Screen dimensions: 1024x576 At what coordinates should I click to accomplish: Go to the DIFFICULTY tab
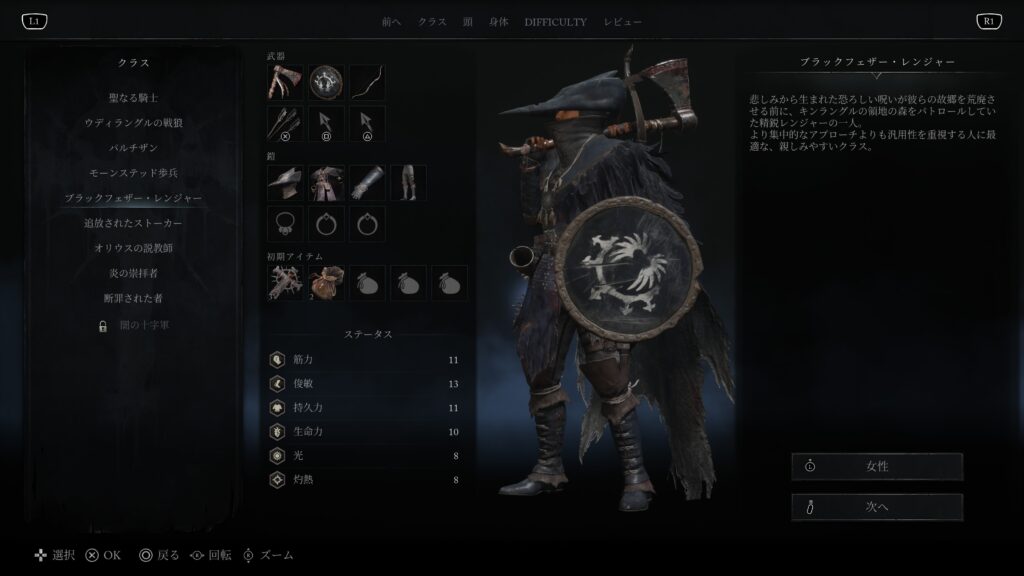(x=555, y=22)
